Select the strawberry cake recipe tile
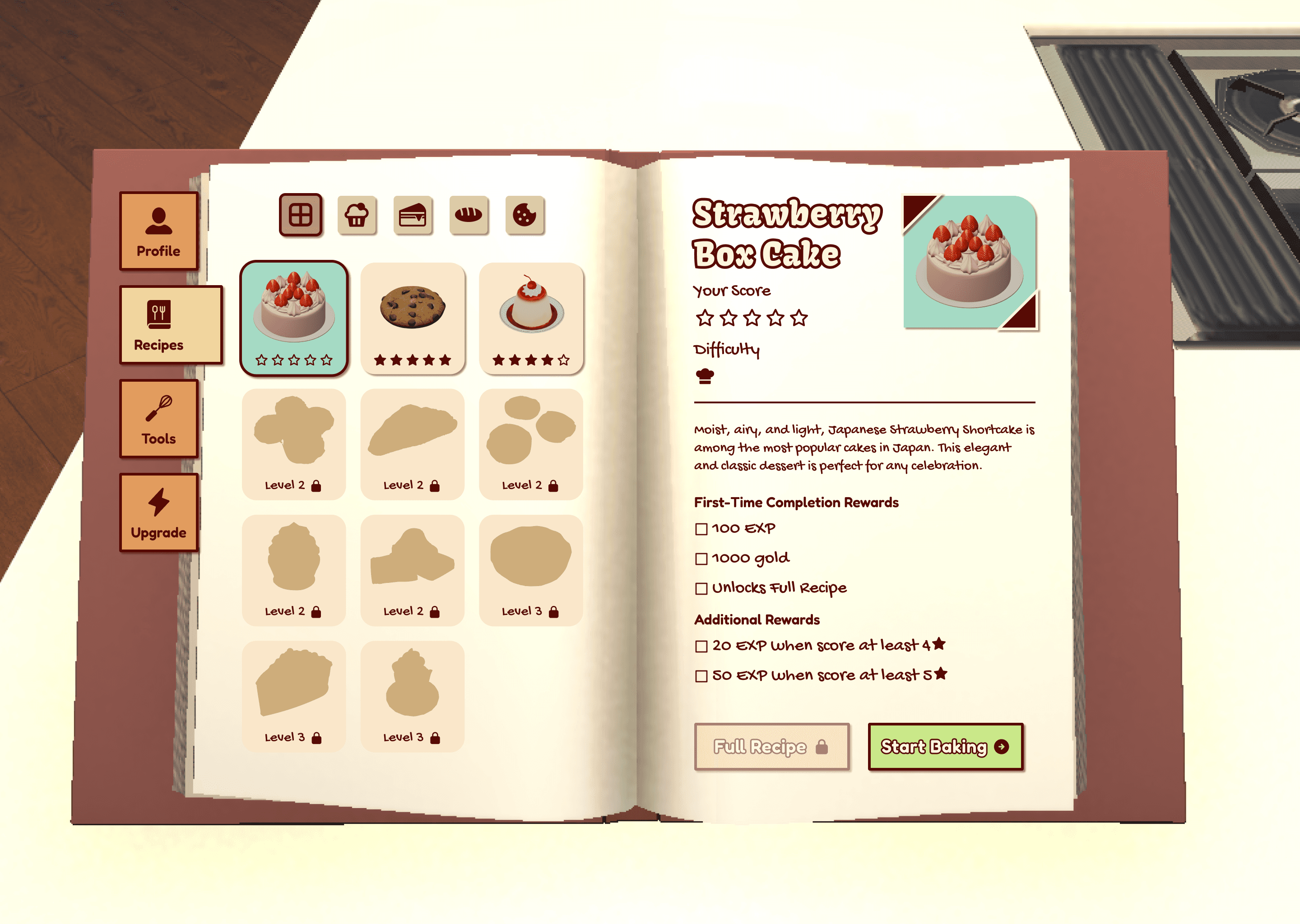Image resolution: width=1300 pixels, height=924 pixels. 294,318
